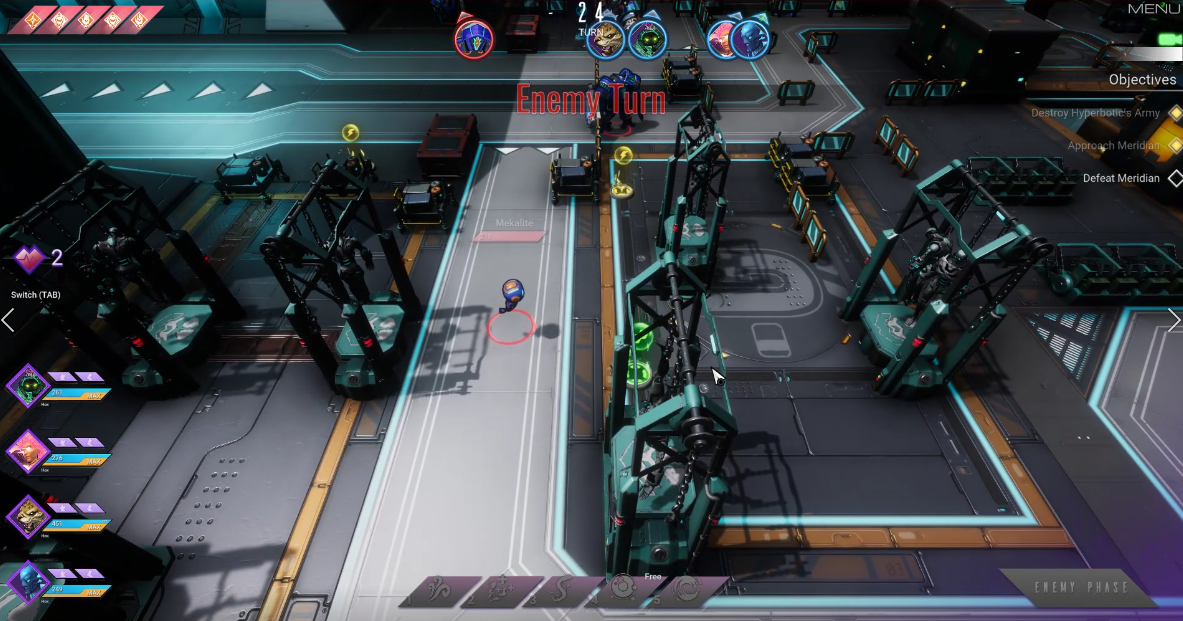The width and height of the screenshot is (1183, 621).
Task: Select the blue alien hero portrait in the party list
Action: 28,582
